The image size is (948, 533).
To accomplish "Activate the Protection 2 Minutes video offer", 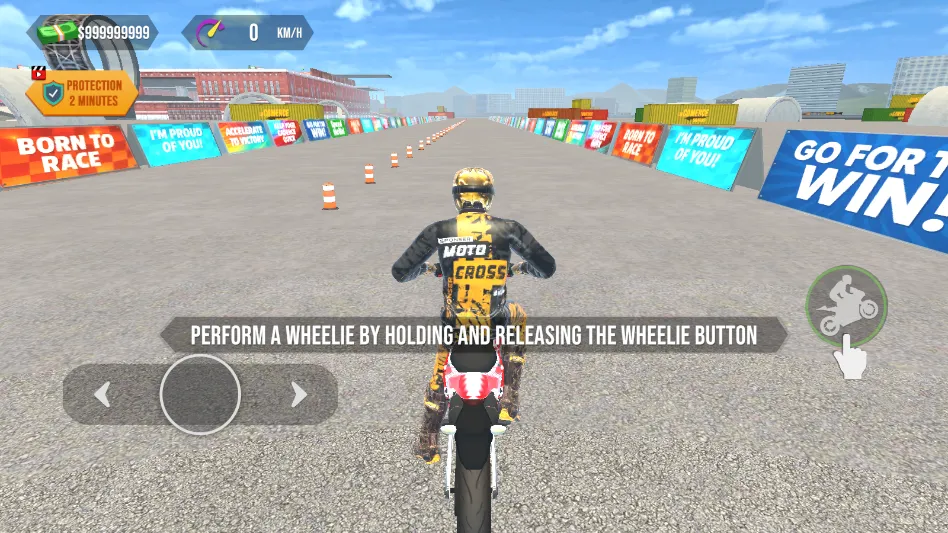I will coord(83,93).
